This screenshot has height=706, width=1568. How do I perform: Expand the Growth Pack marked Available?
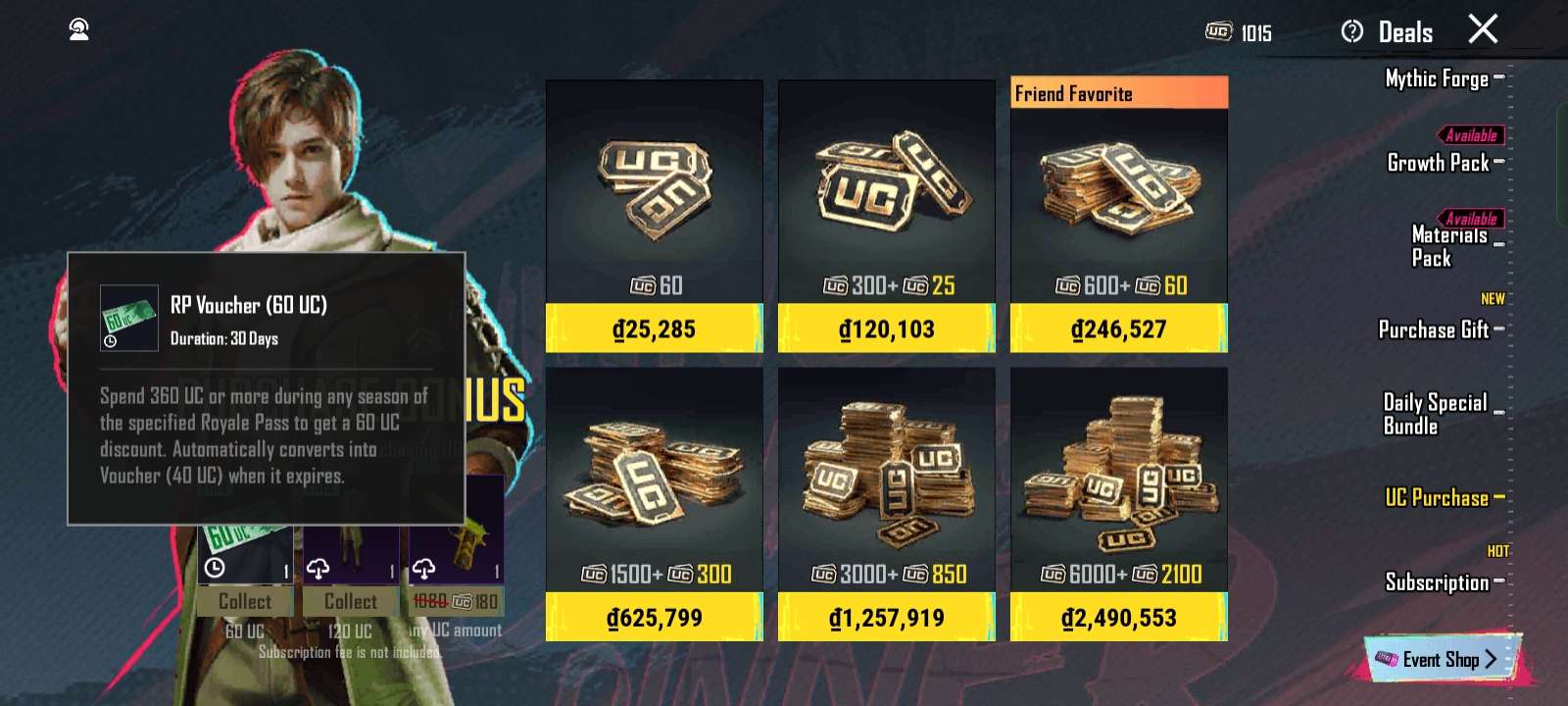pyautogui.click(x=1441, y=163)
